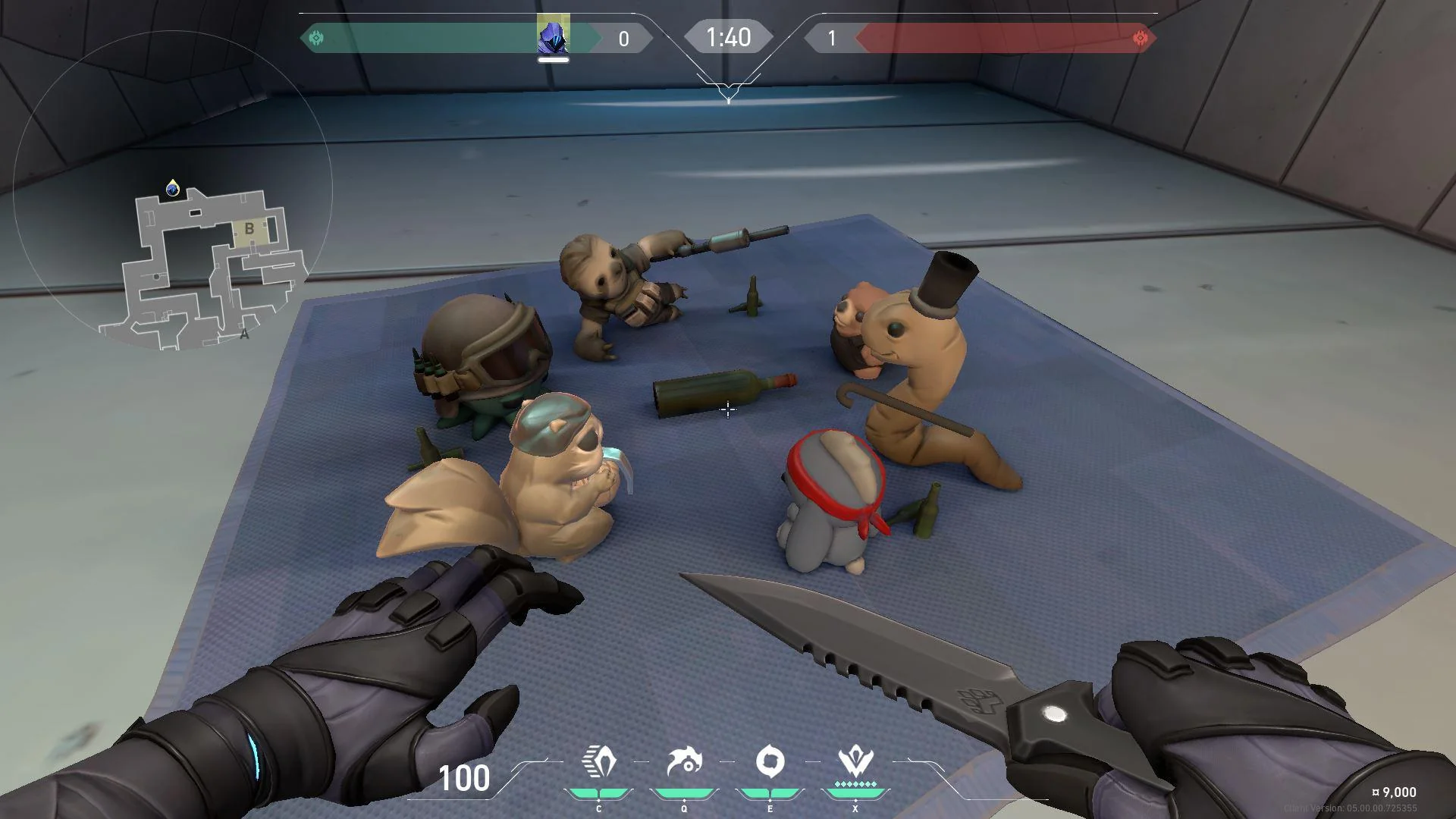Click the A site label on minimap
This screenshot has width=1456, height=819.
click(x=244, y=334)
